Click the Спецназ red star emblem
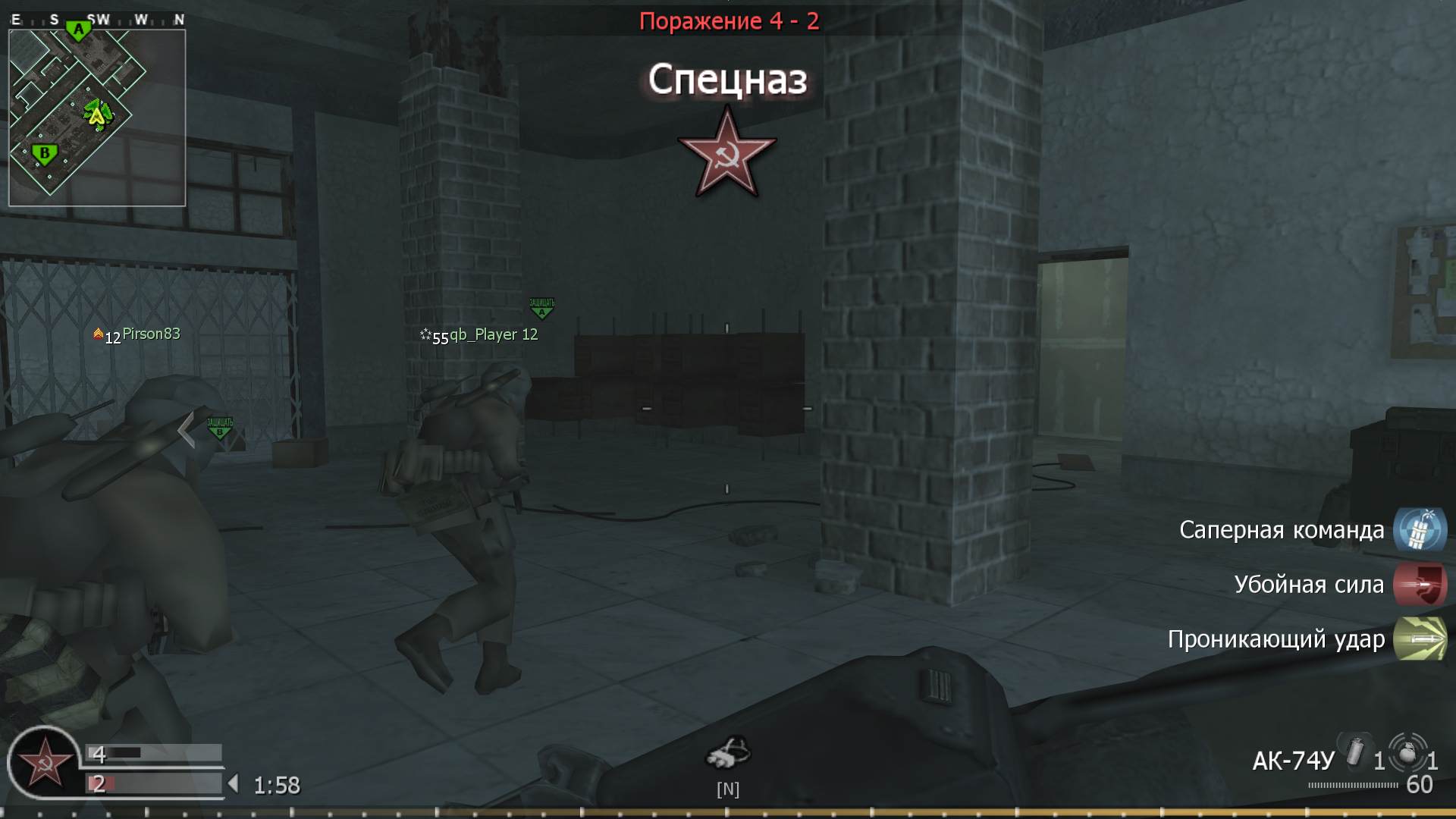 point(727,153)
